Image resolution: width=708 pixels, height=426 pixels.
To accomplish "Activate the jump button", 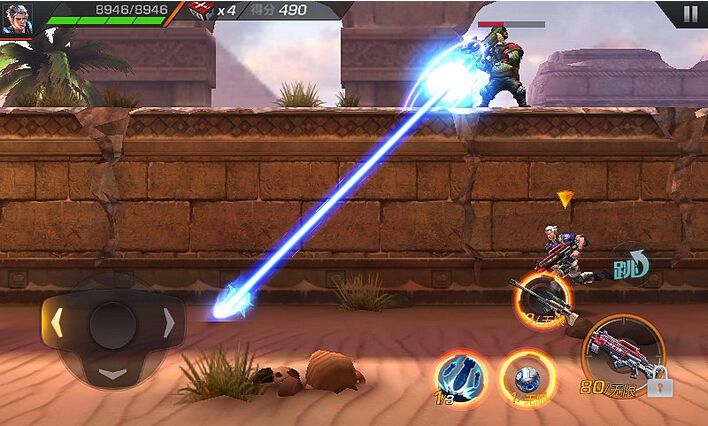I will (630, 265).
